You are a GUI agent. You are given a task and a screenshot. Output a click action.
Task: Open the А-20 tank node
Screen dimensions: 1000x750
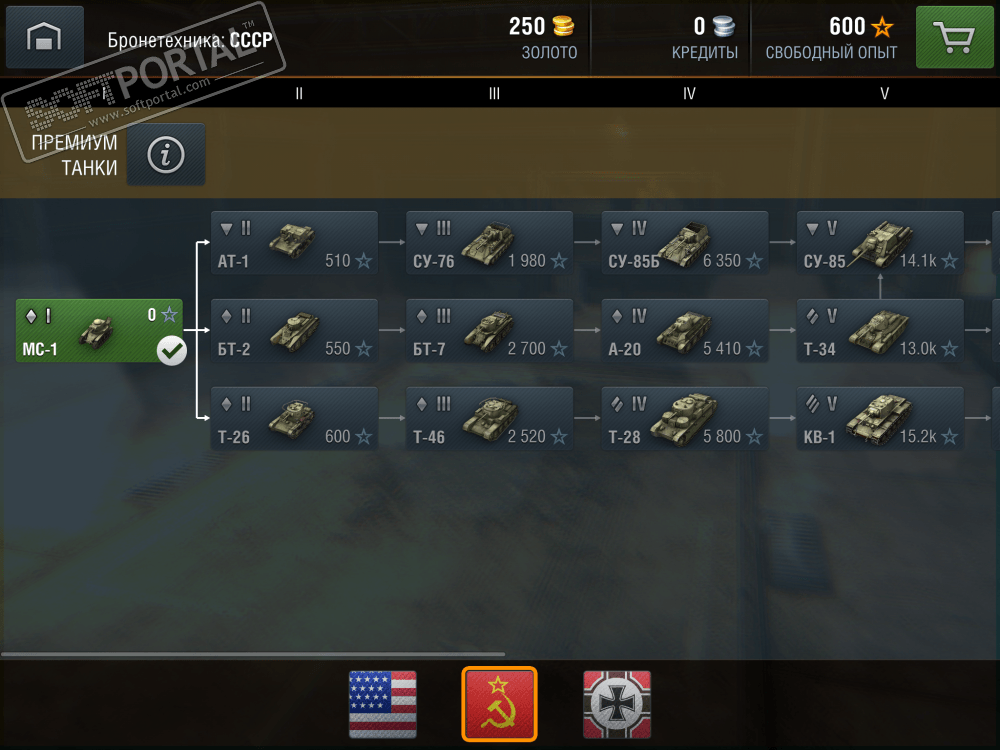click(x=685, y=331)
